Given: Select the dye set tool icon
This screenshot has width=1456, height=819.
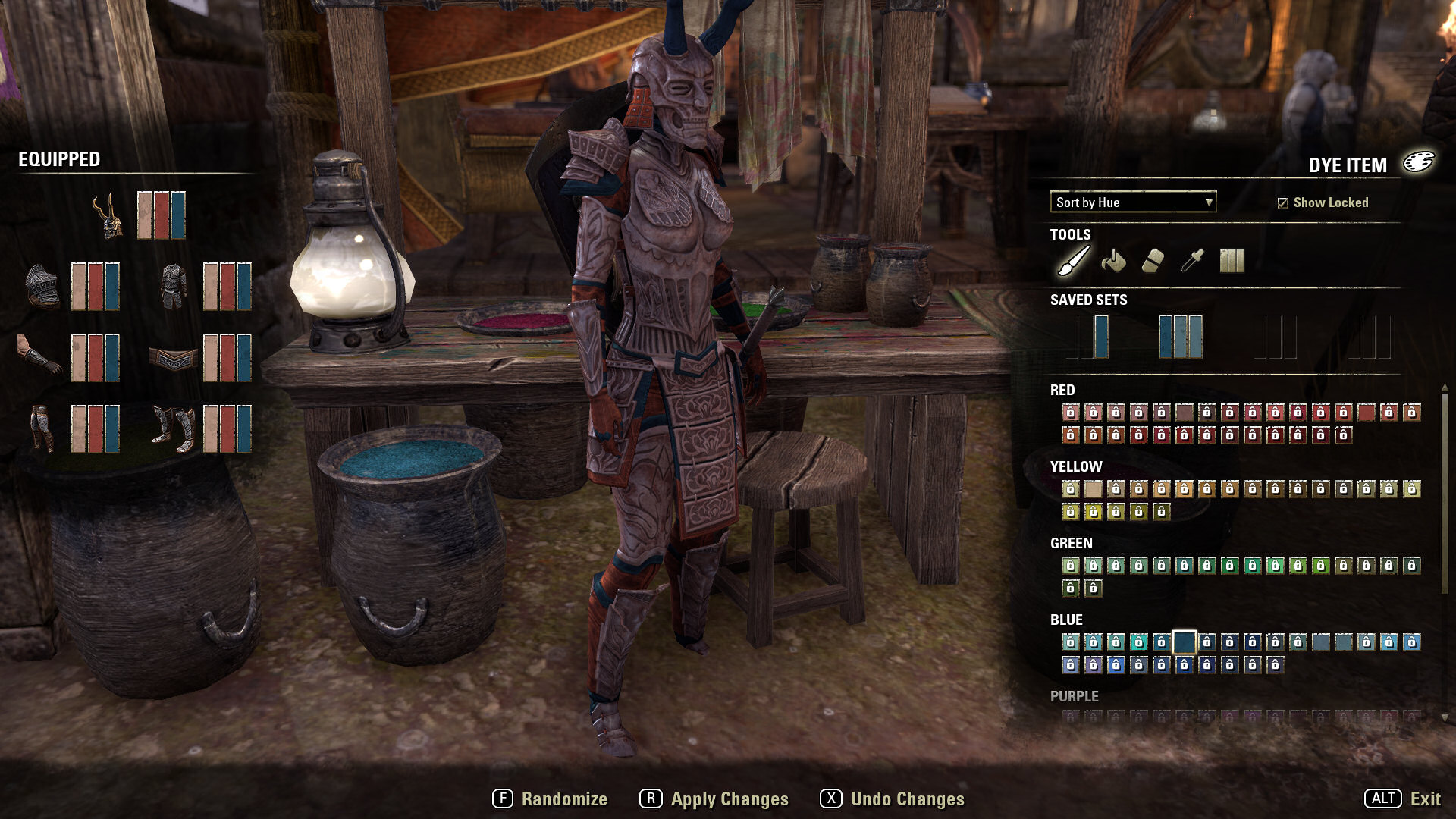Looking at the screenshot, I should pos(1232,261).
